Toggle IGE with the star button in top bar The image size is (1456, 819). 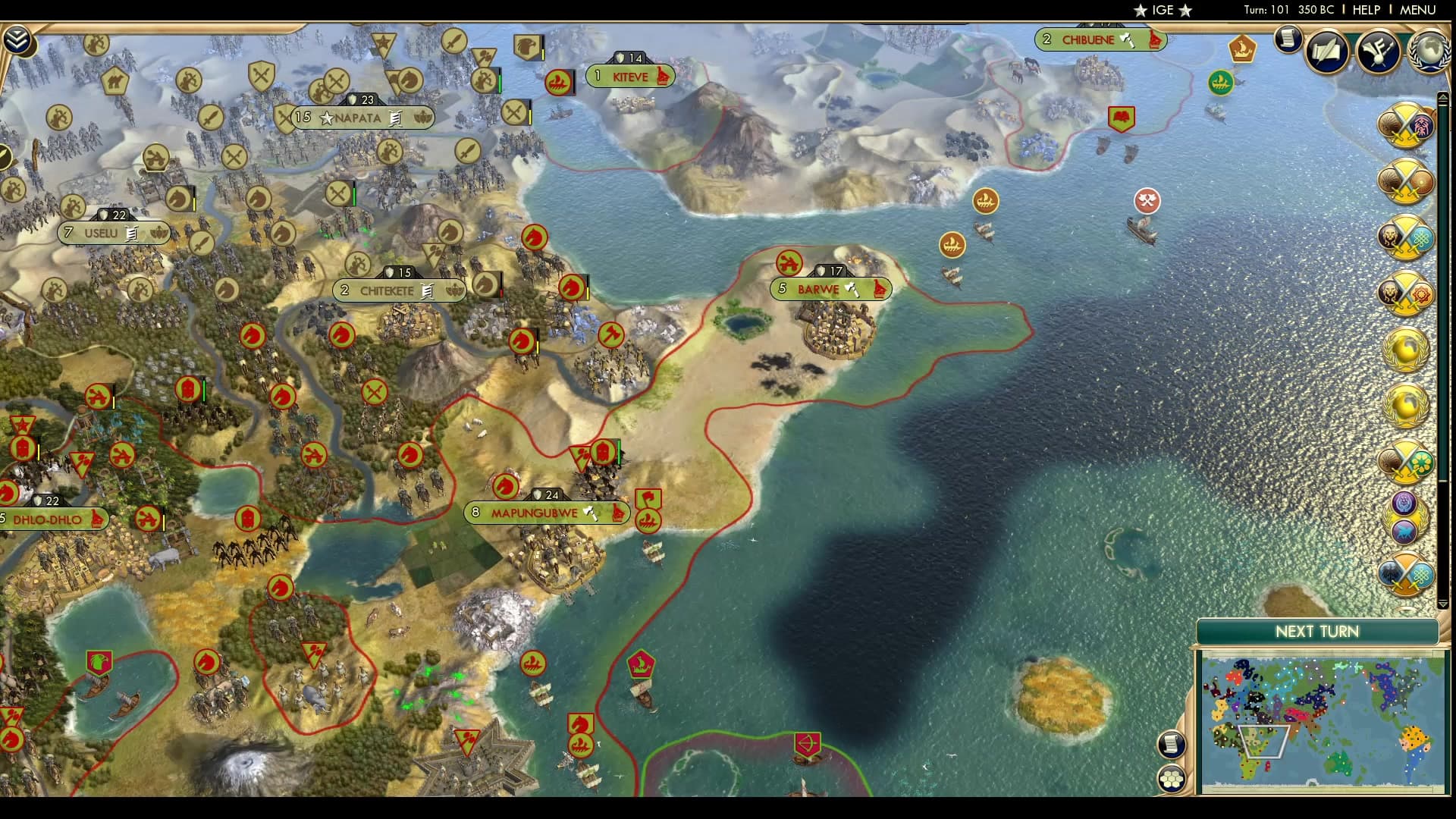pos(1139,11)
